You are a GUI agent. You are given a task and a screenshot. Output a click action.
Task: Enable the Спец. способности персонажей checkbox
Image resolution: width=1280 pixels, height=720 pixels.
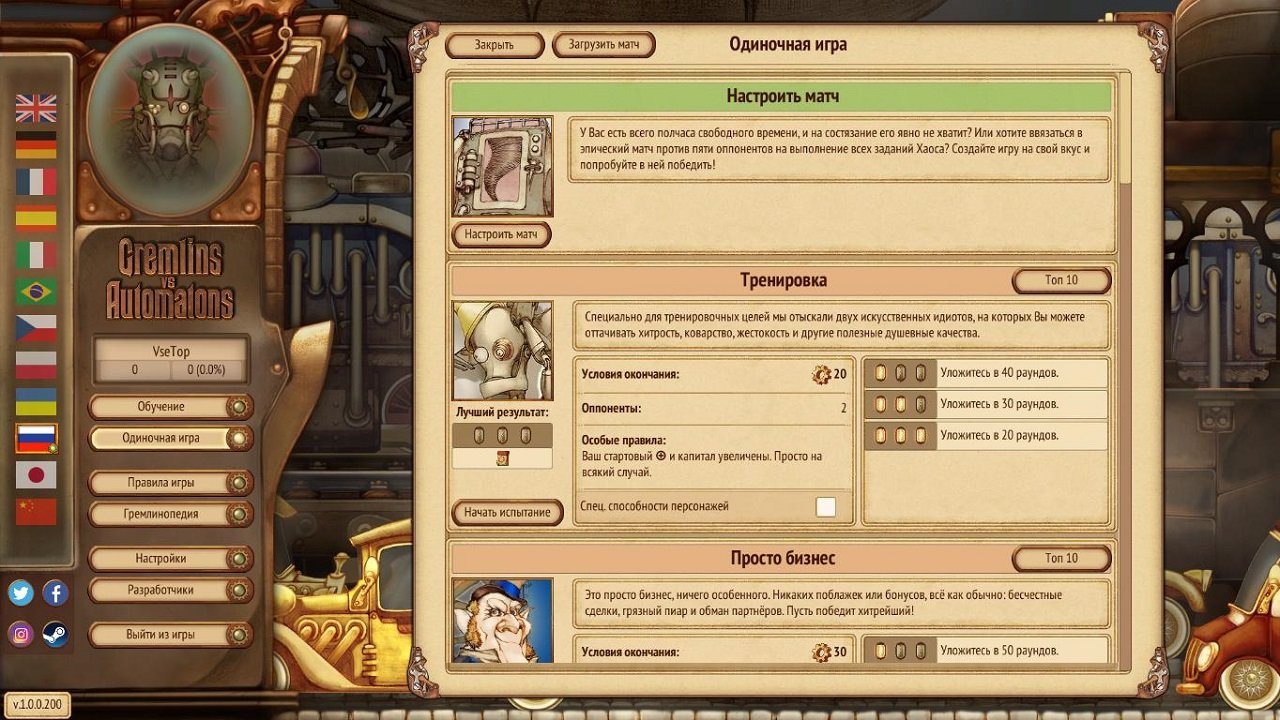point(826,506)
